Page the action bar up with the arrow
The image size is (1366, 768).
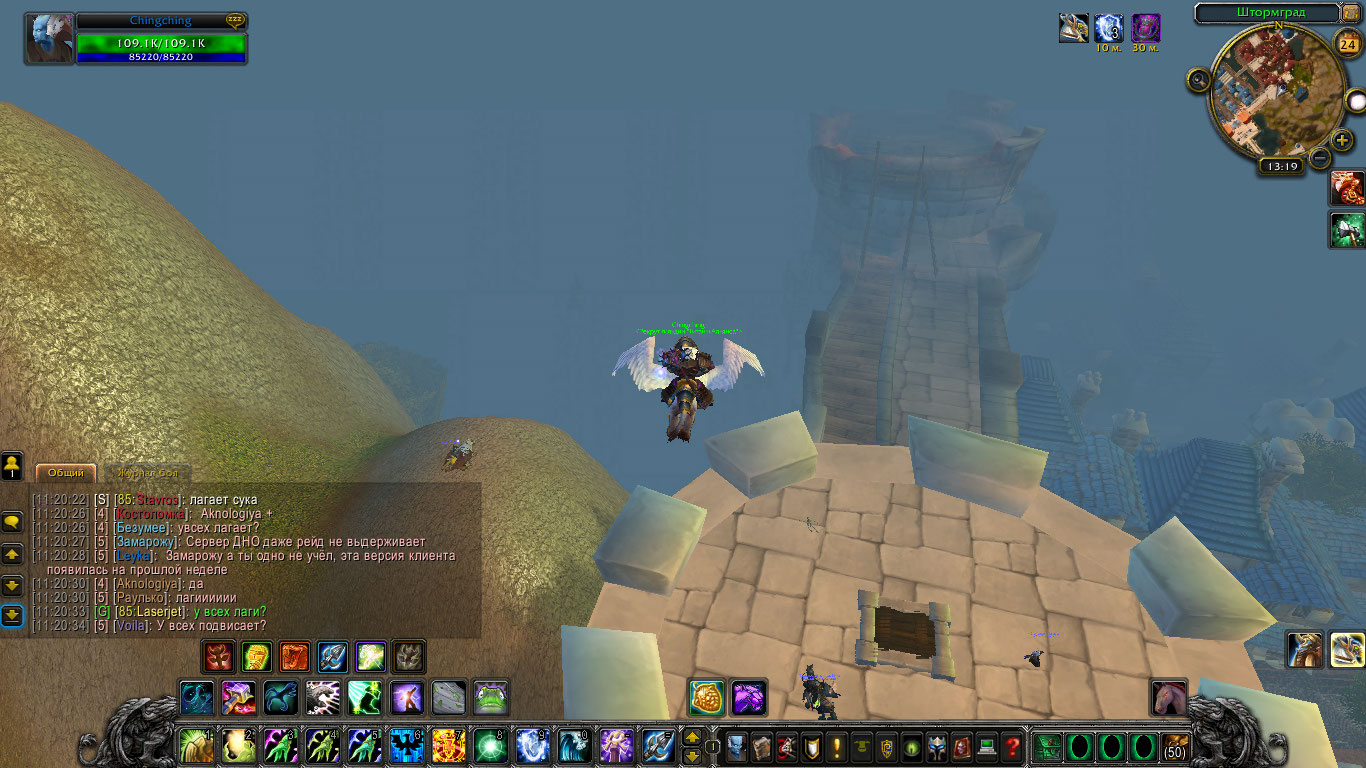coord(691,738)
